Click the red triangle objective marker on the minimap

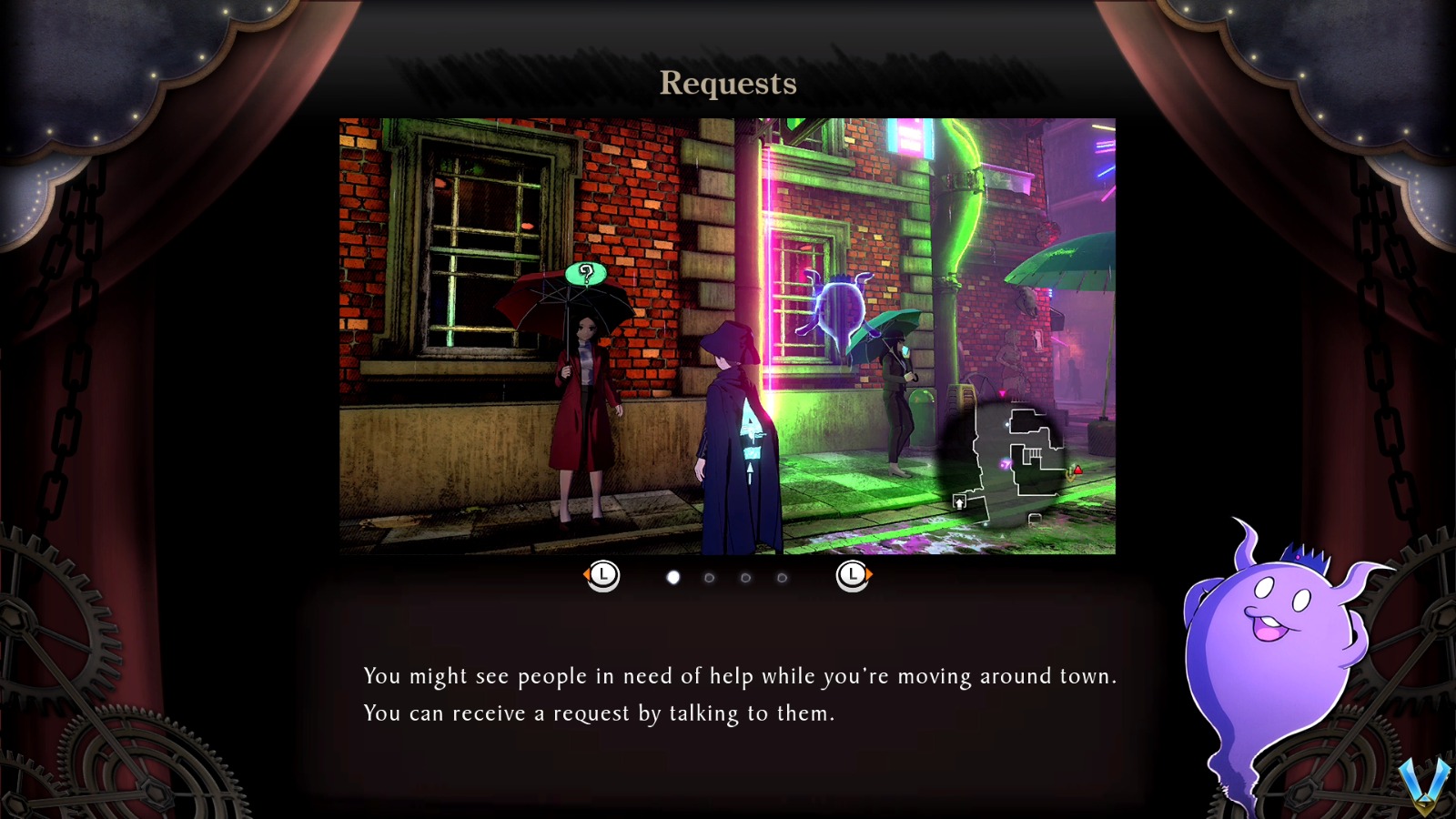pyautogui.click(x=1077, y=470)
